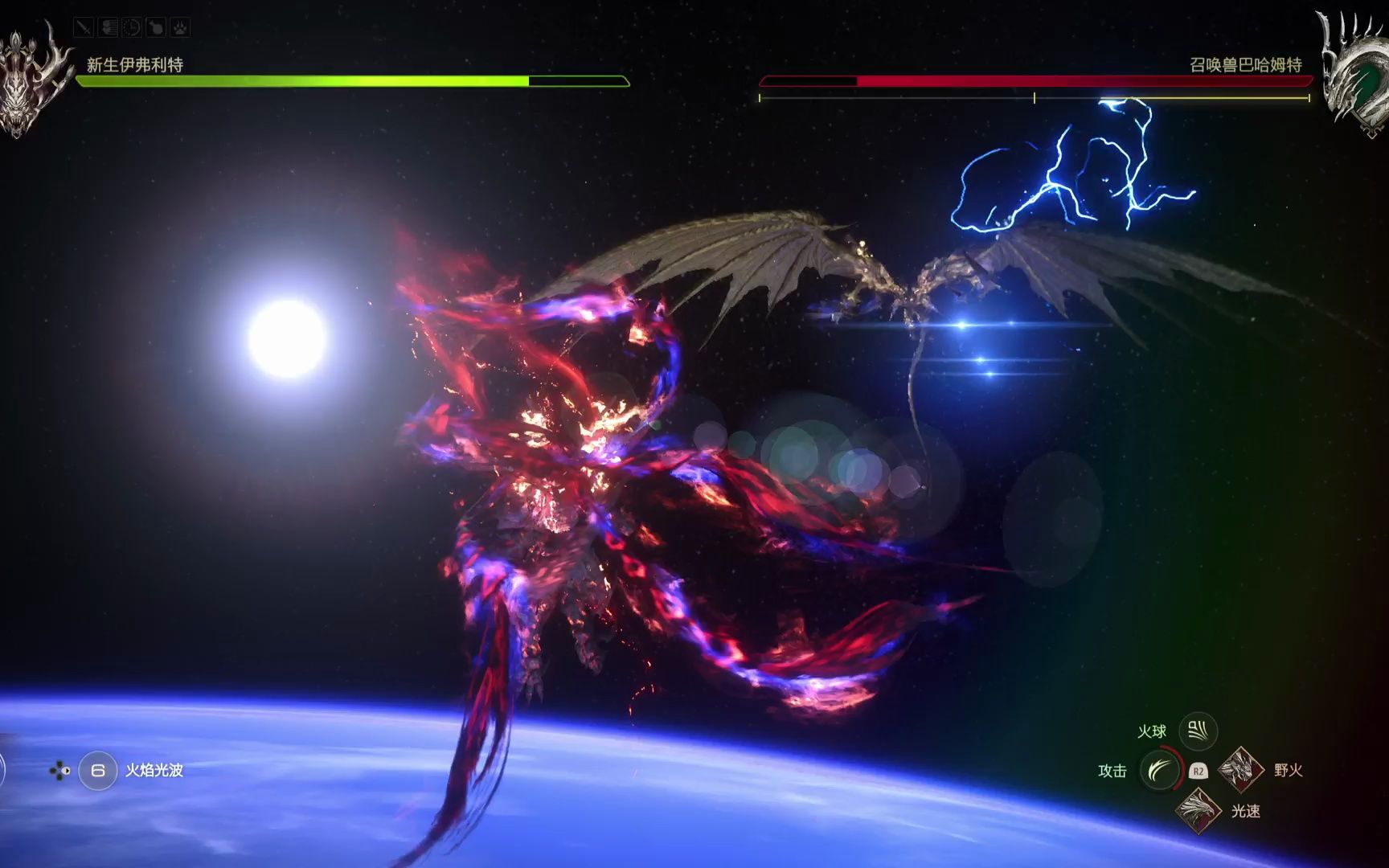Select the potion flask status icon
1389x868 pixels.
point(156,28)
